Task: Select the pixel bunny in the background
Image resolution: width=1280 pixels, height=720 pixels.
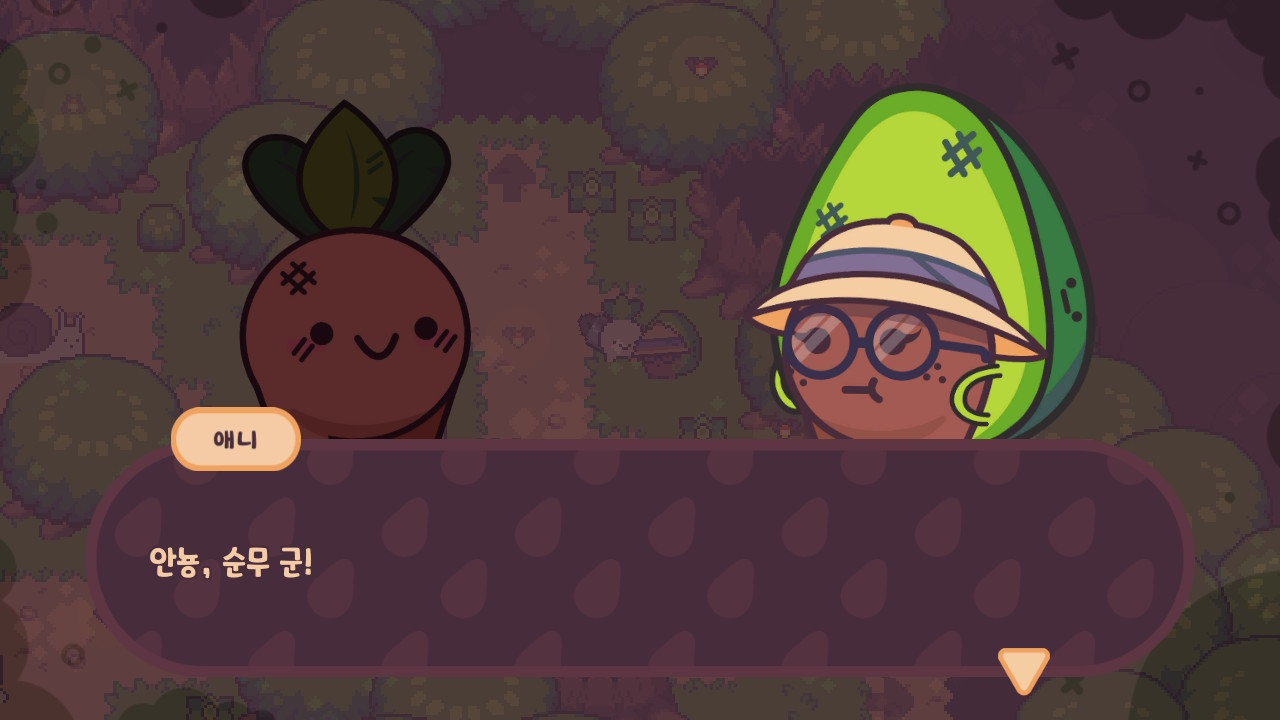Action: coord(68,340)
